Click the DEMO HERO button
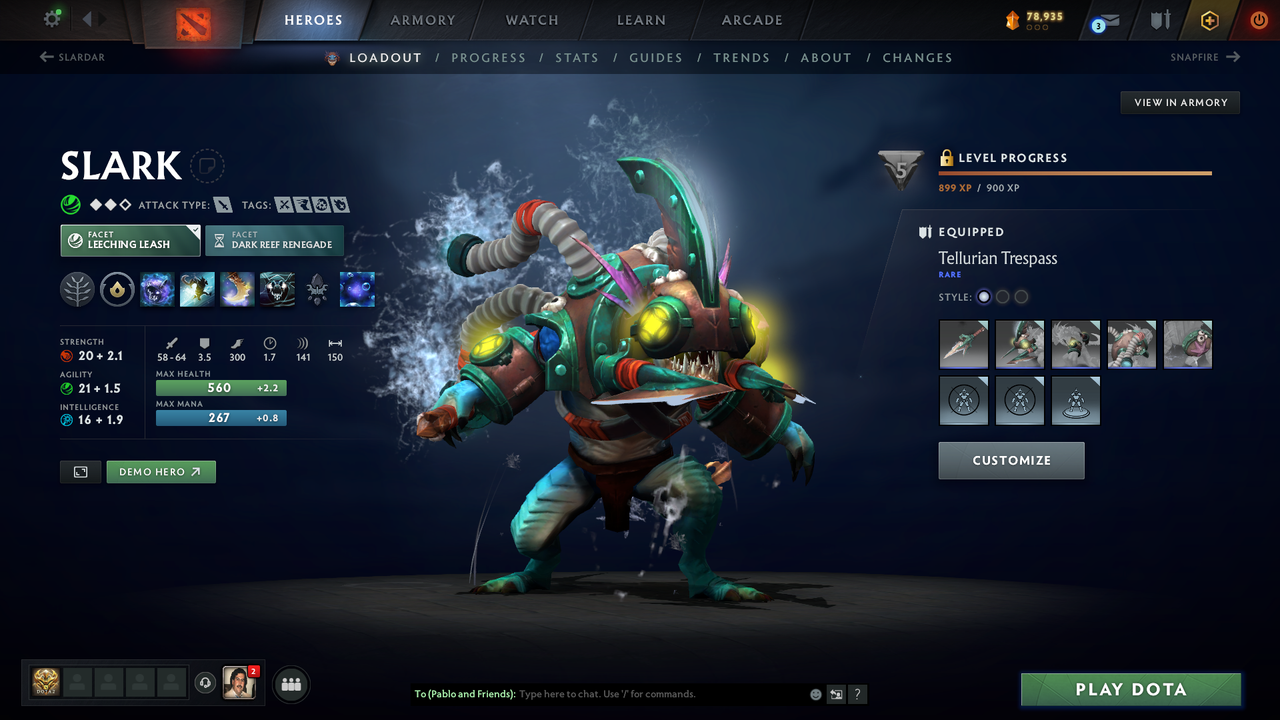The height and width of the screenshot is (720, 1280). (x=160, y=471)
